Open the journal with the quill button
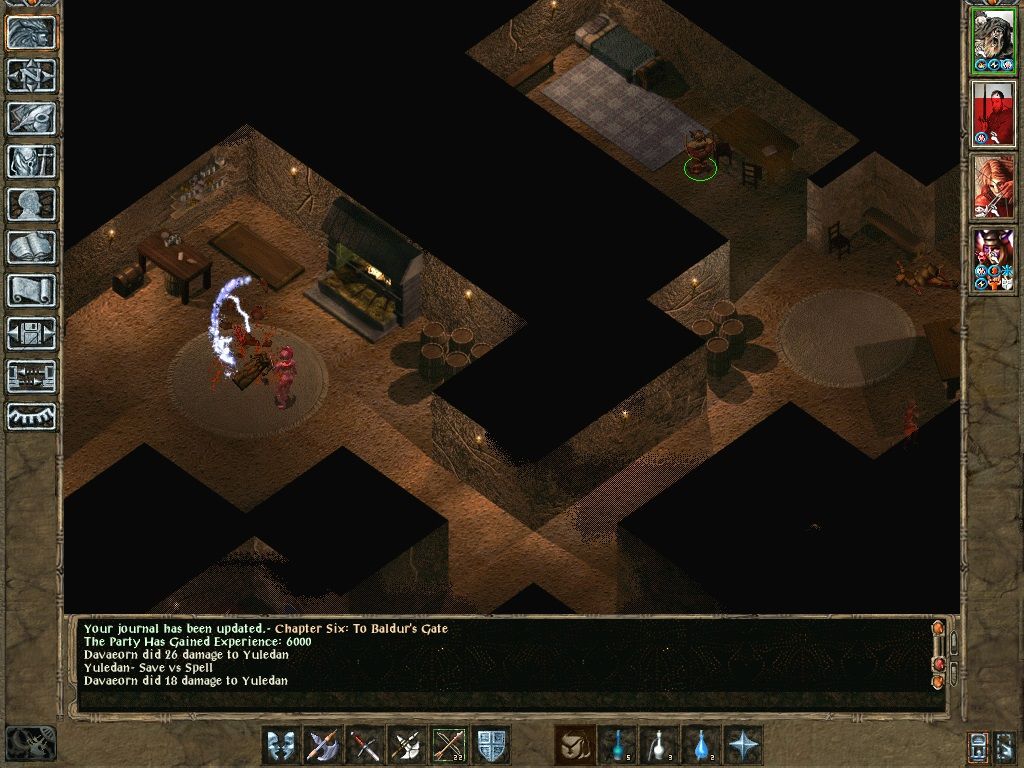Image resolution: width=1024 pixels, height=768 pixels. pyautogui.click(x=32, y=118)
